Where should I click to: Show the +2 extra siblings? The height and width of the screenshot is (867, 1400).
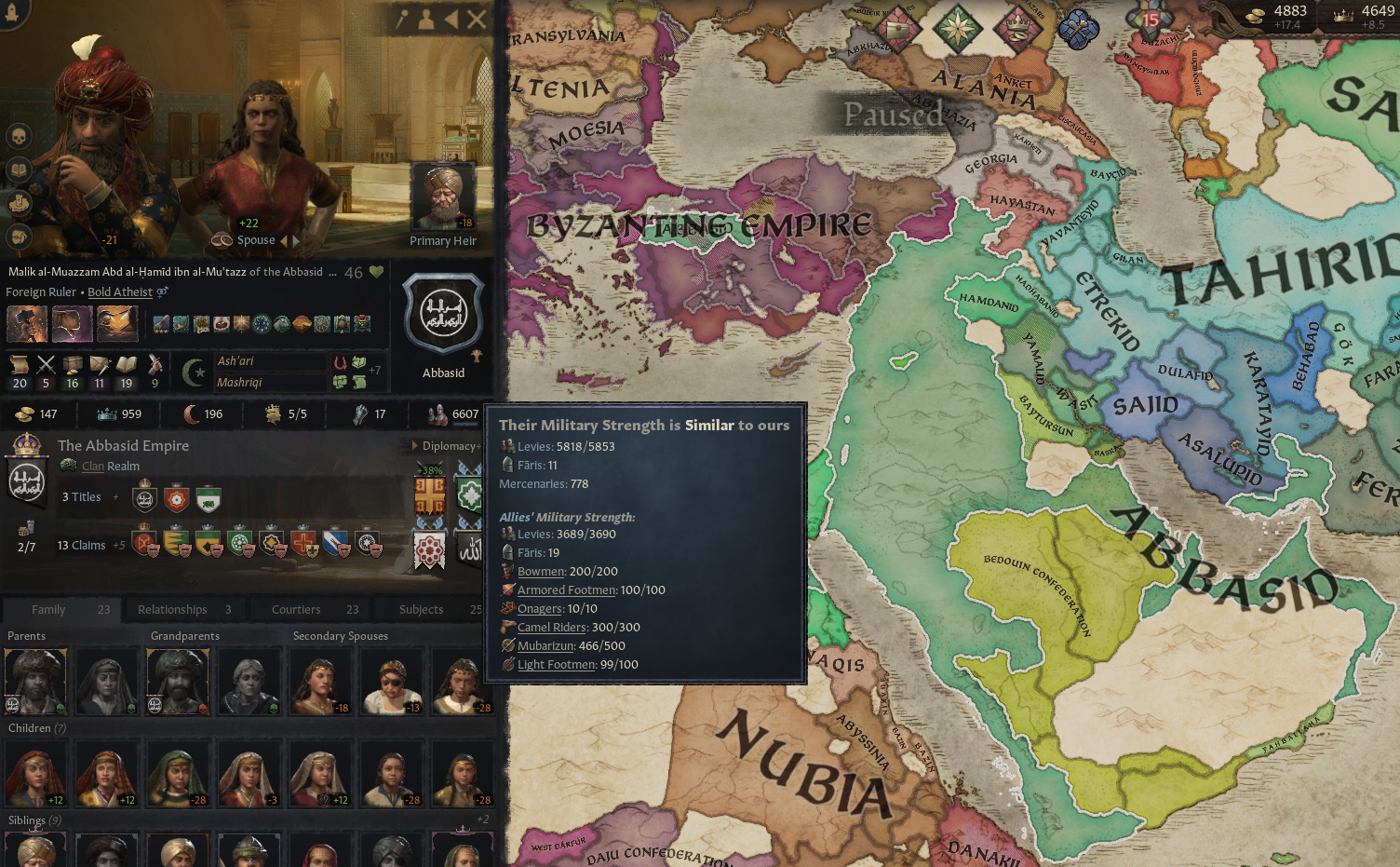click(483, 820)
